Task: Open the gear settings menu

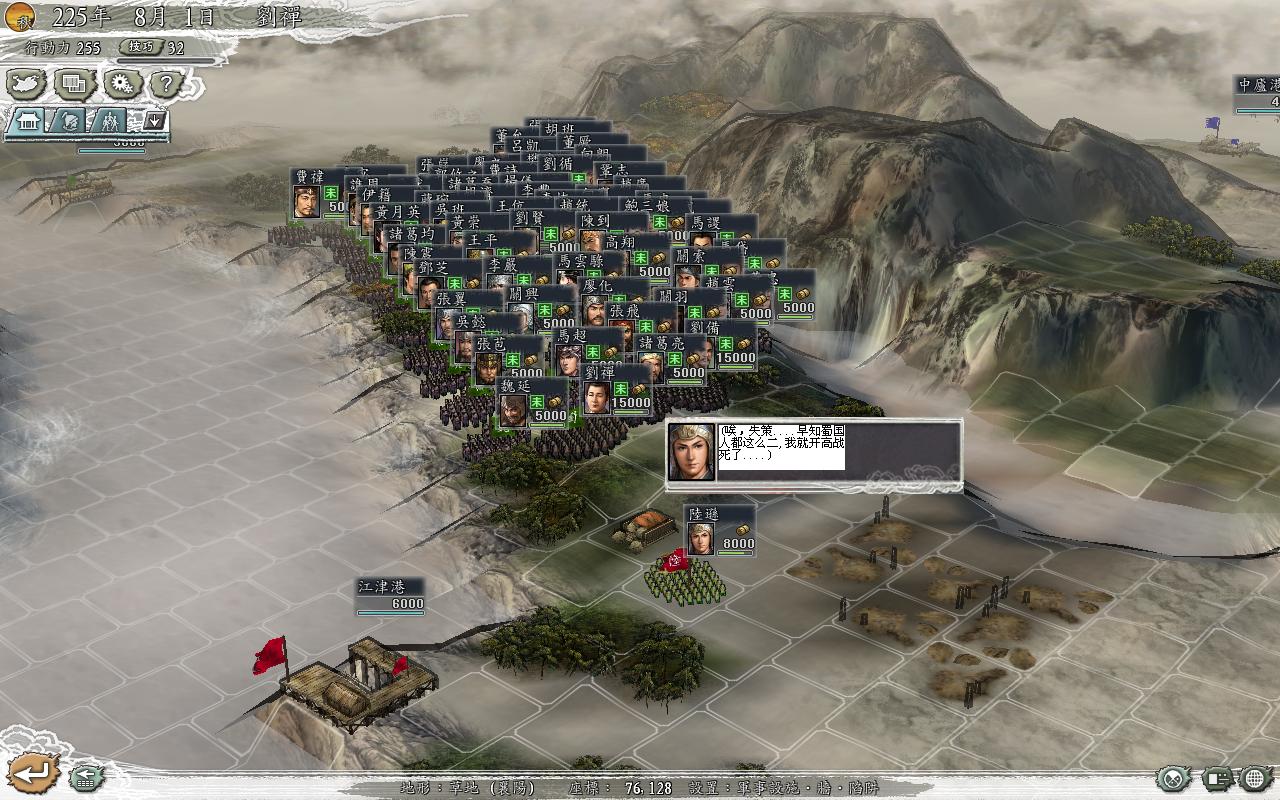Action: [x=121, y=84]
